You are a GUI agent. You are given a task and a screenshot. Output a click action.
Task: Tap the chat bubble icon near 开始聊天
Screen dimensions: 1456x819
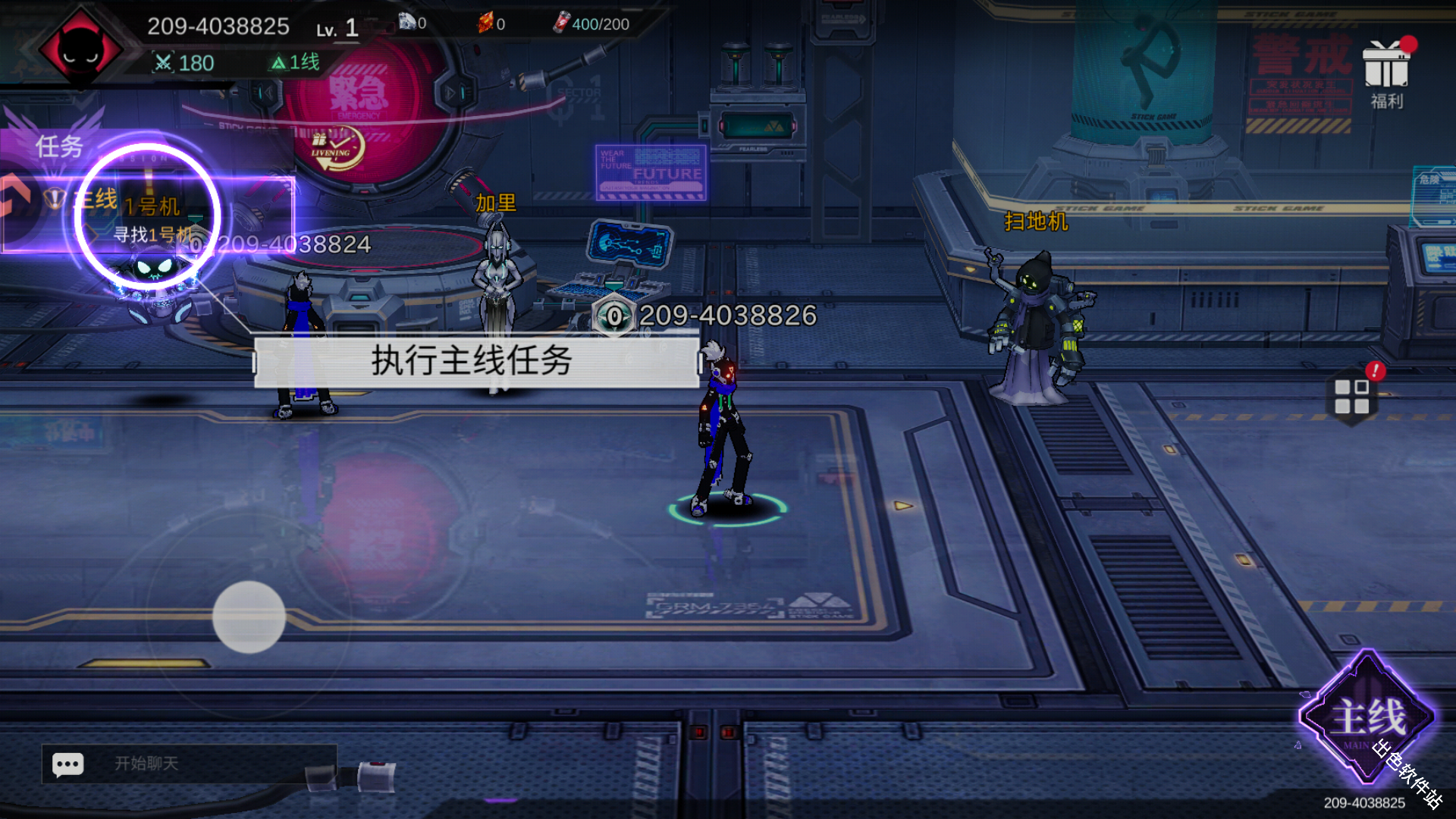coord(67,764)
